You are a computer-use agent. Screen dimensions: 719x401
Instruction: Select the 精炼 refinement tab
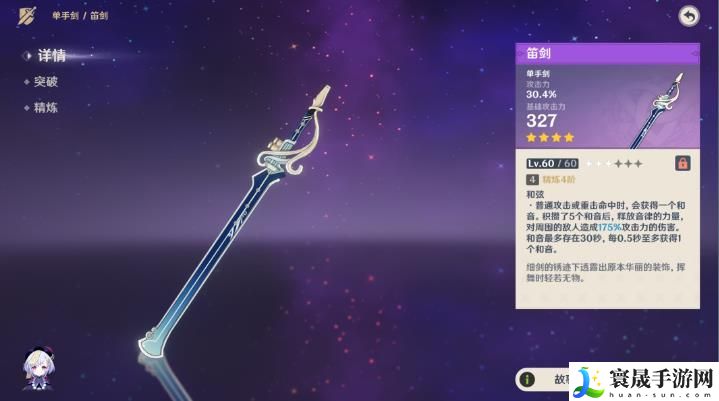45,107
